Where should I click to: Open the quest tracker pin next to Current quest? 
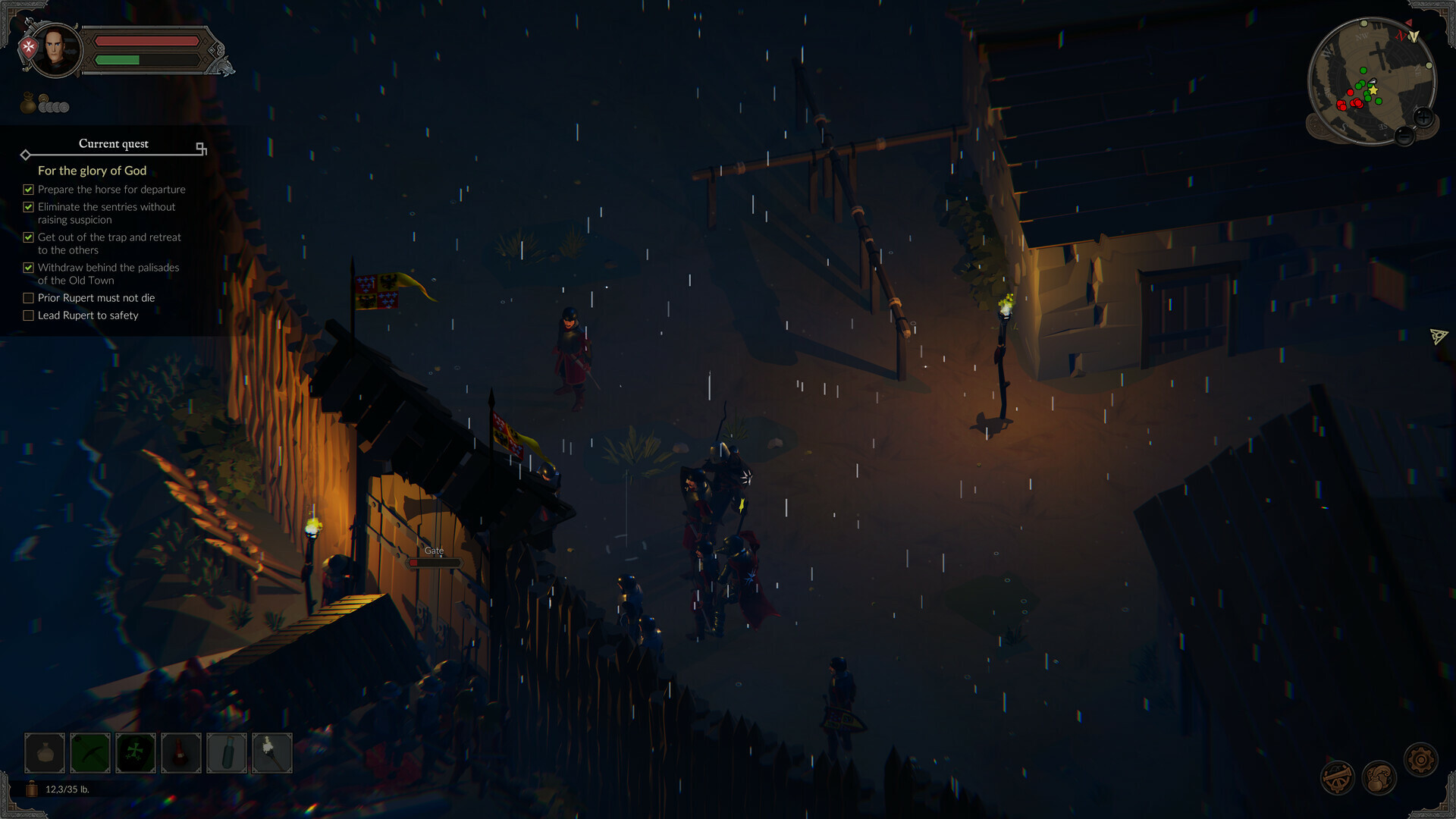point(200,149)
